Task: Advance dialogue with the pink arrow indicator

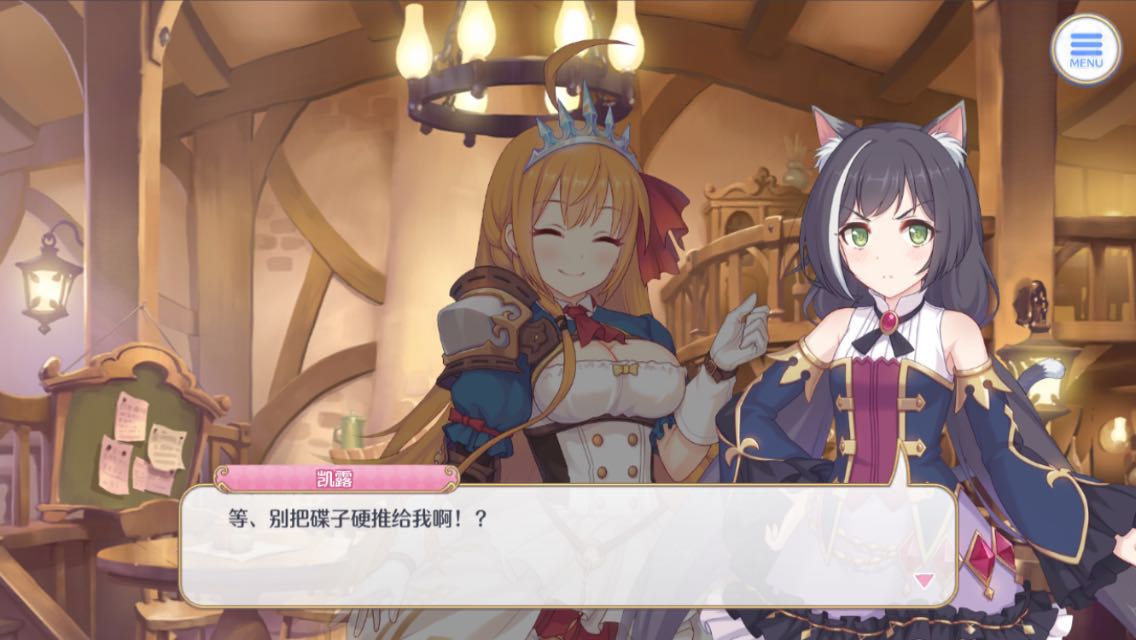Action: tap(924, 579)
